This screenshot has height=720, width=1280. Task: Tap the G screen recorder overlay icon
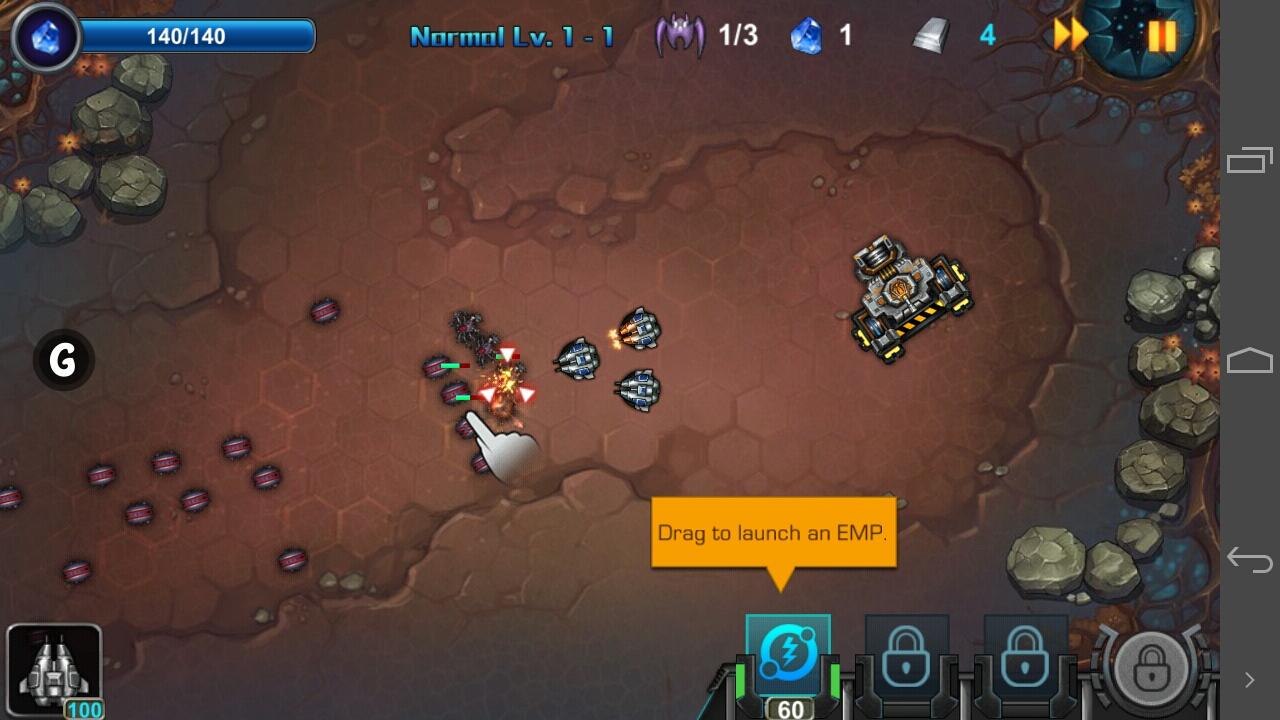[x=62, y=360]
